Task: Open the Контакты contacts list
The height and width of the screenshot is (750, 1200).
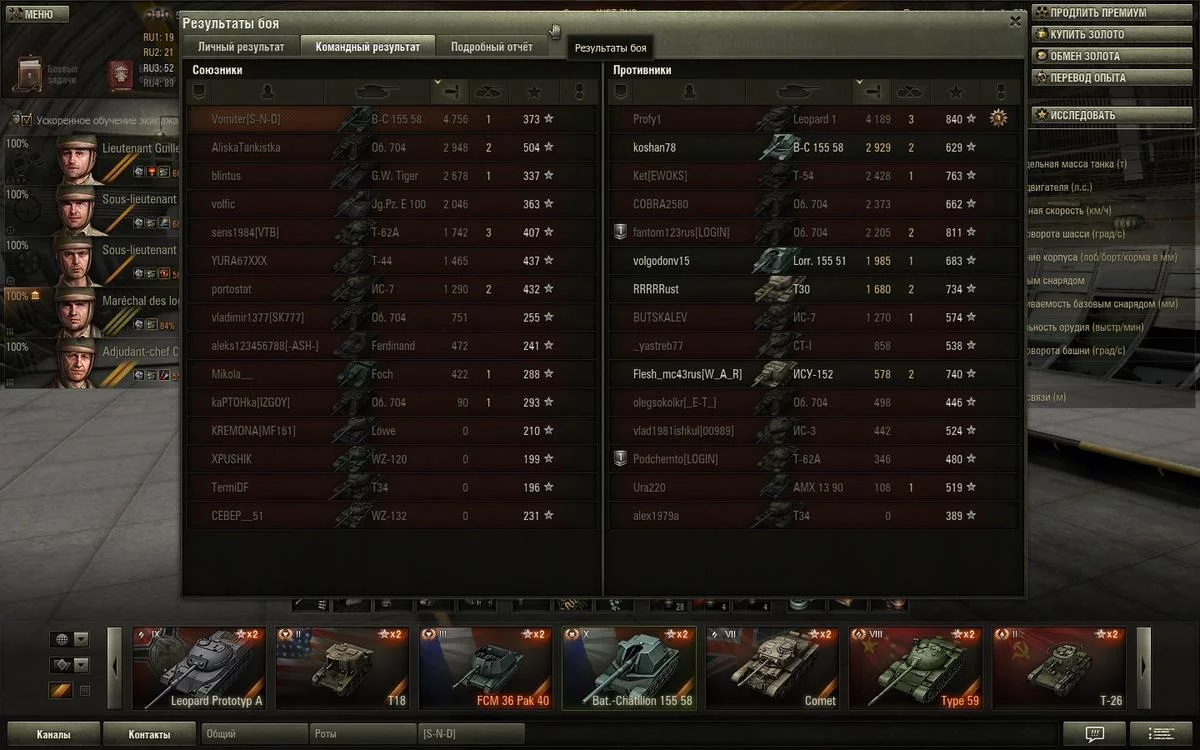Action: tap(149, 734)
